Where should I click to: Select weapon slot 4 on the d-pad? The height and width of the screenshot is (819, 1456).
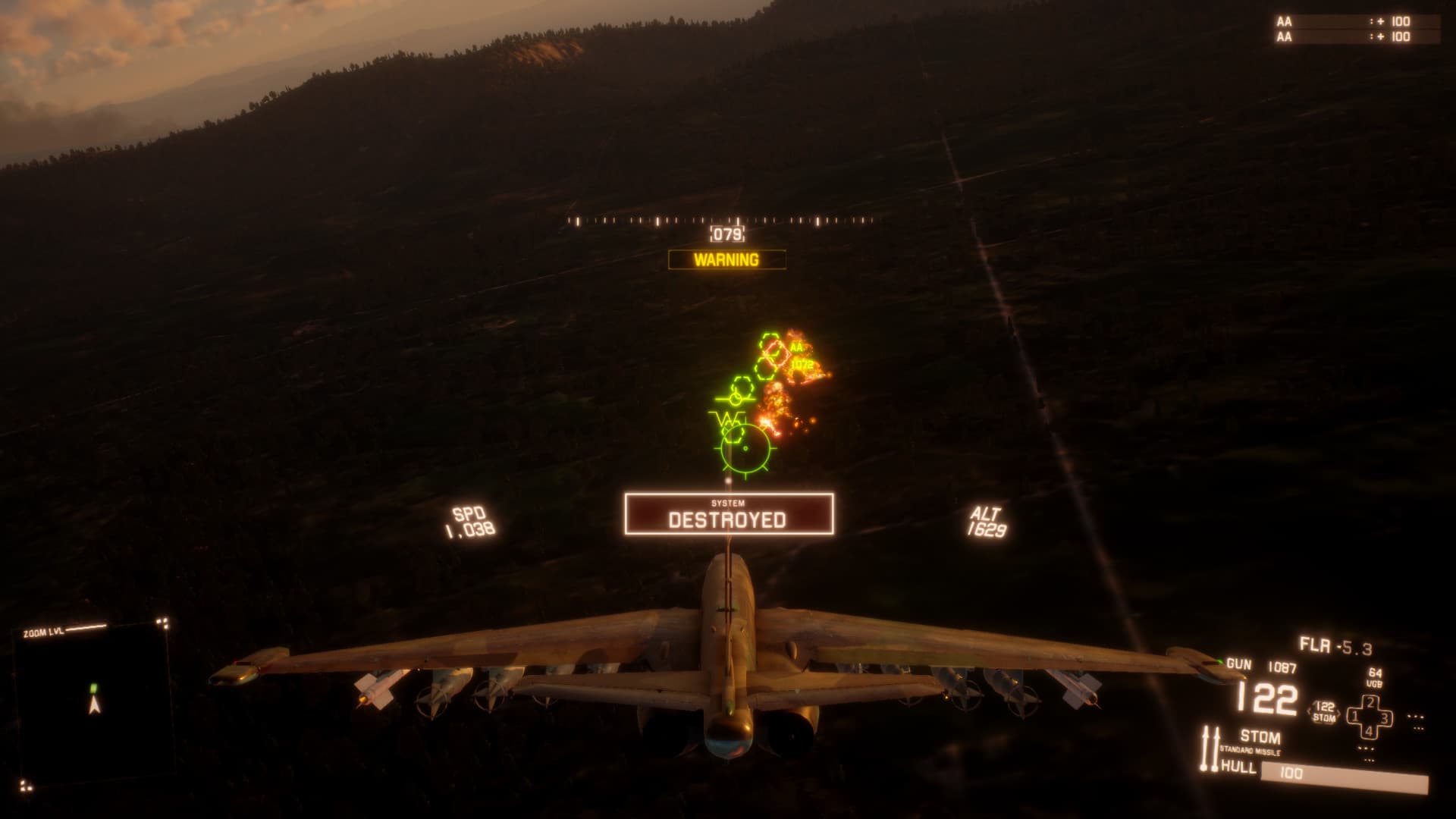pyautogui.click(x=1369, y=730)
